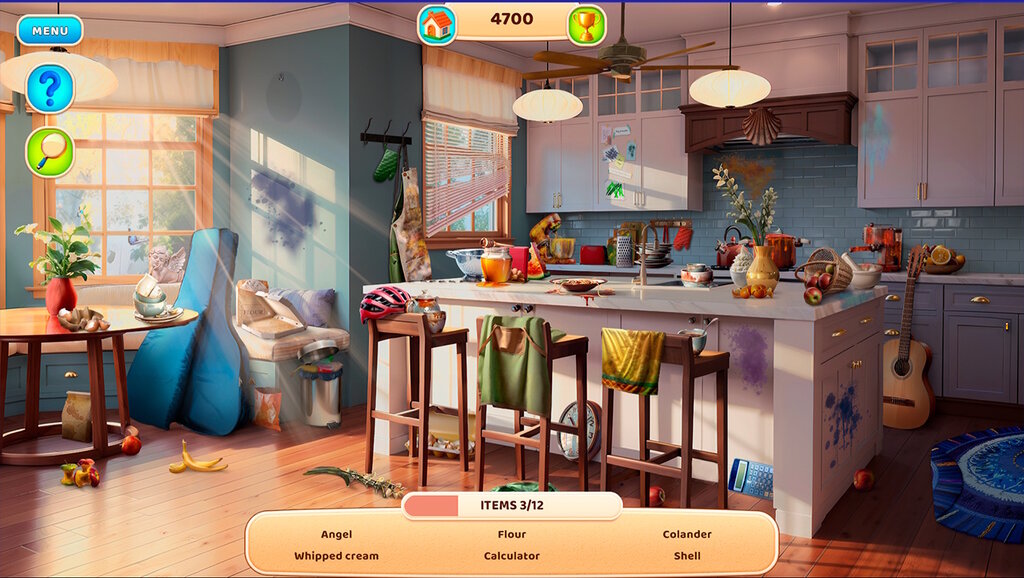Go home with the house icon

437,25
